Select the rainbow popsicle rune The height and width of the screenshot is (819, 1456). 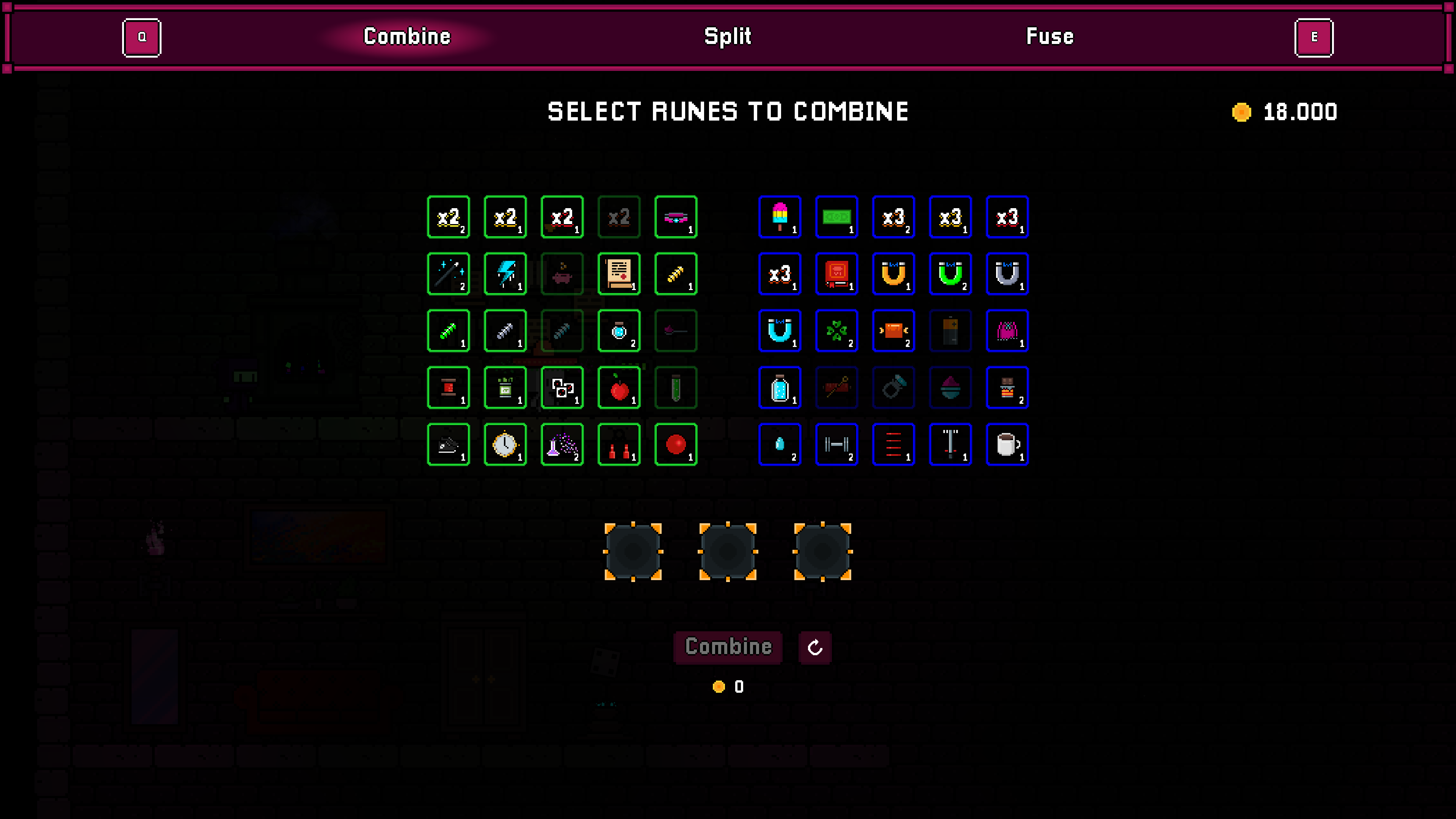tap(780, 217)
